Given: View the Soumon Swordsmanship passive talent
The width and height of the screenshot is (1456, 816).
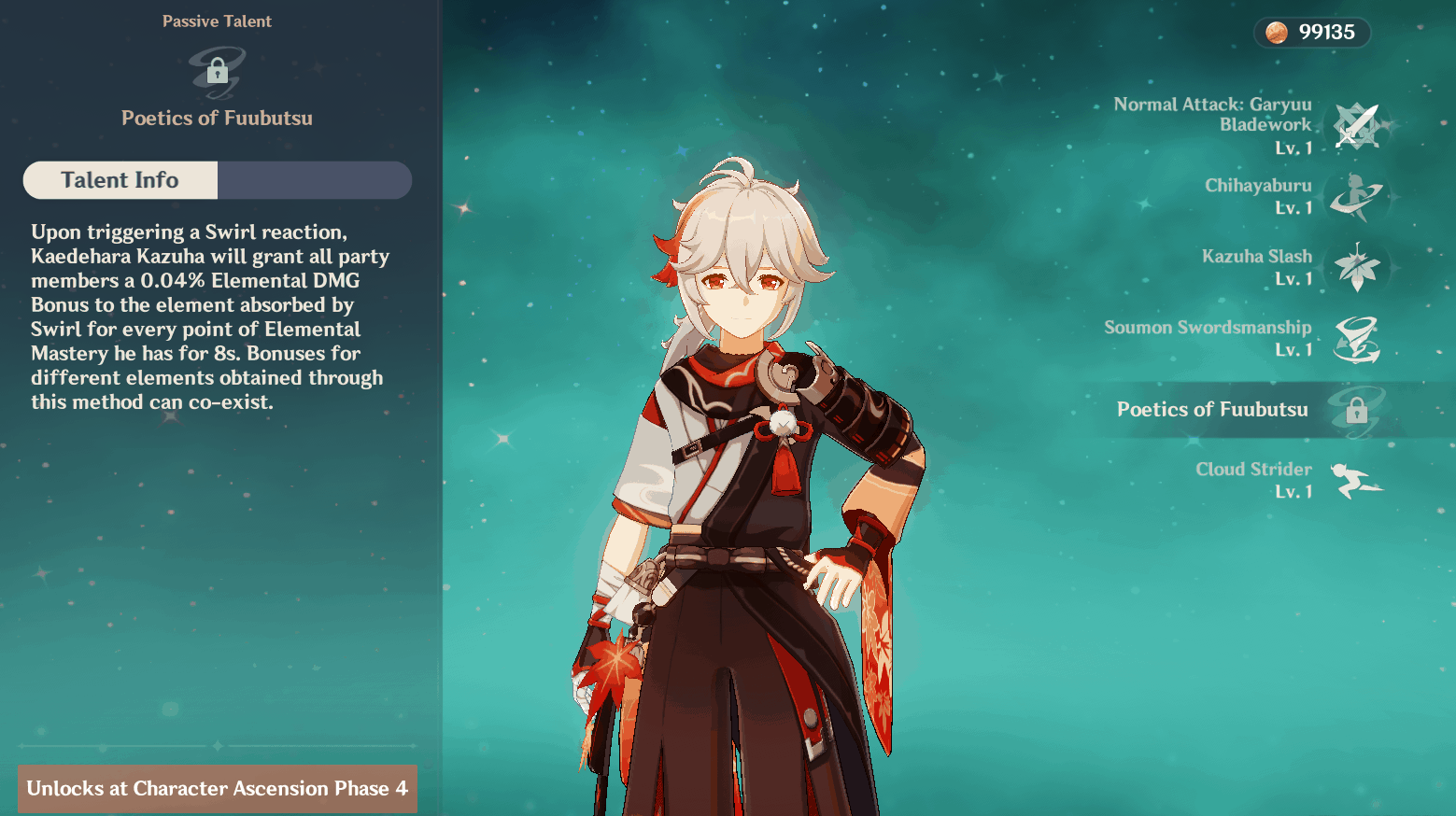Looking at the screenshot, I should (x=1356, y=339).
